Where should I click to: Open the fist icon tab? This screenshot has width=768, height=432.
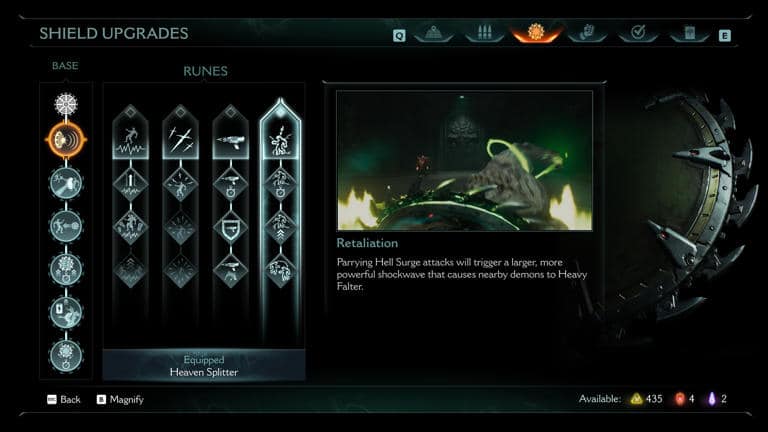pyautogui.click(x=587, y=33)
